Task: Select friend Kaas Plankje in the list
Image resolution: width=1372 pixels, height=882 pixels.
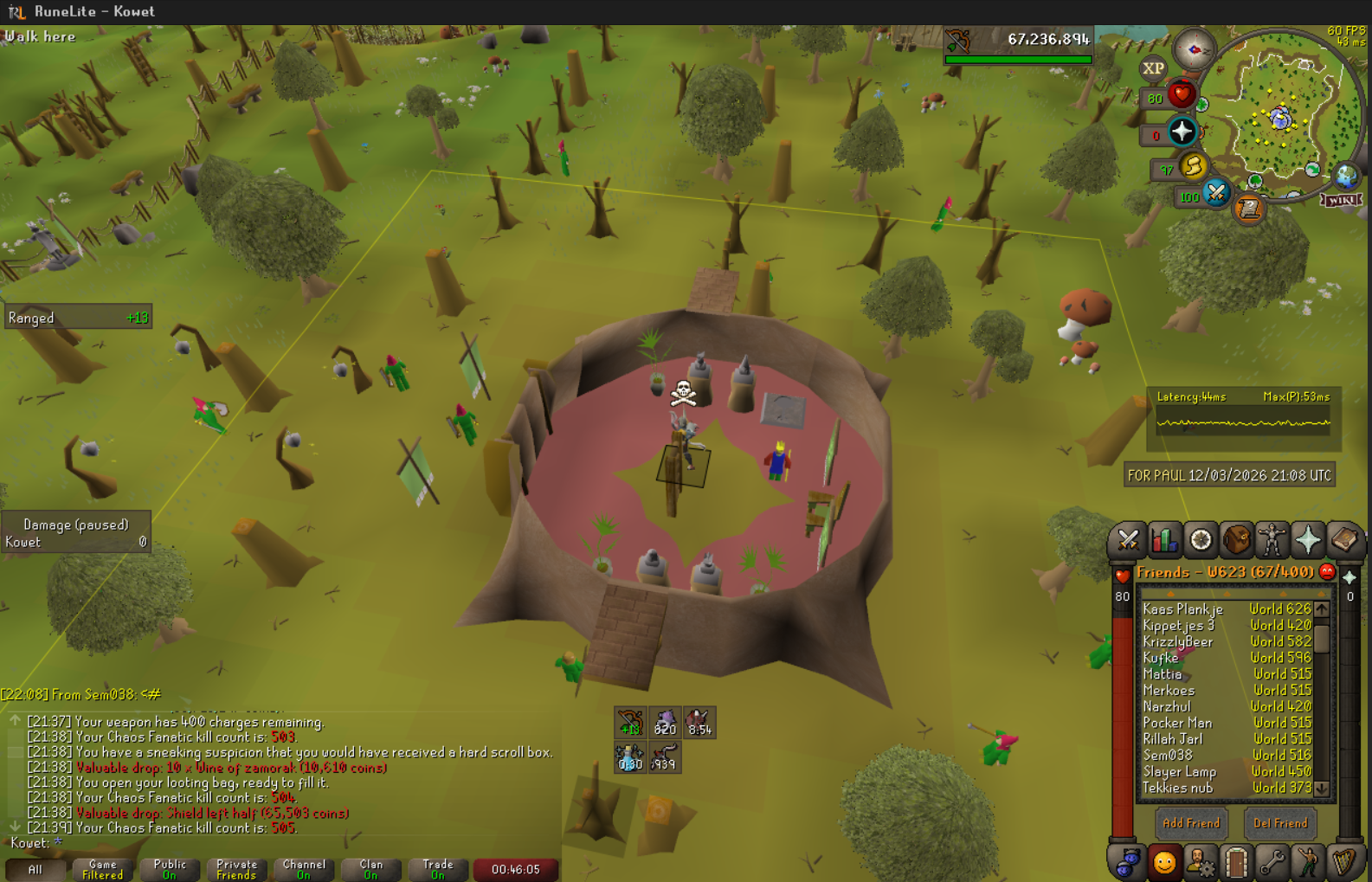Action: point(1182,609)
